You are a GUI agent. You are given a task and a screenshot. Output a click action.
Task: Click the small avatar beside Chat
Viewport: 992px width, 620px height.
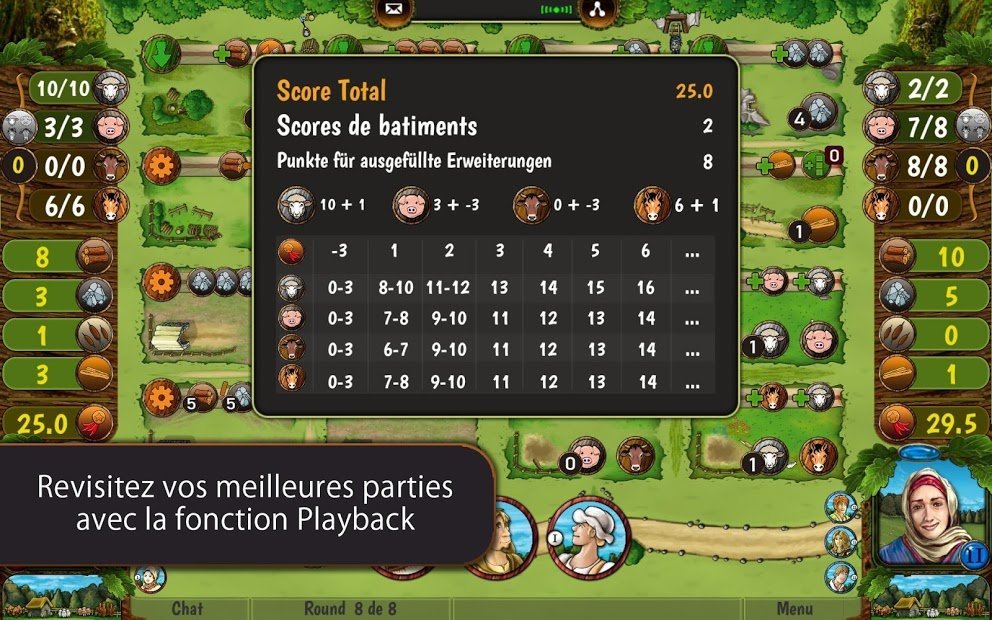pos(150,578)
